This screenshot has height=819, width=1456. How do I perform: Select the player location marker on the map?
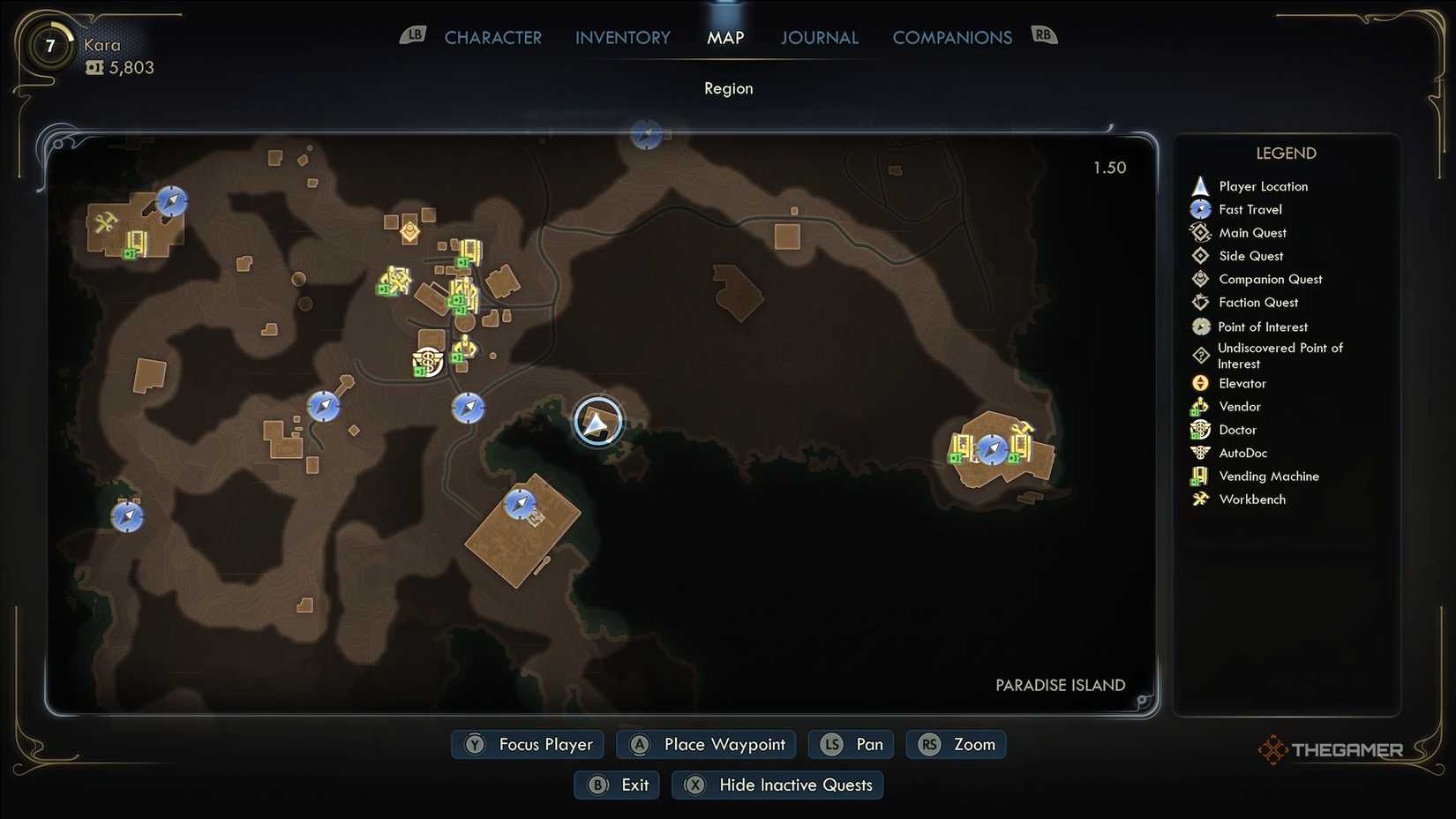tap(599, 421)
